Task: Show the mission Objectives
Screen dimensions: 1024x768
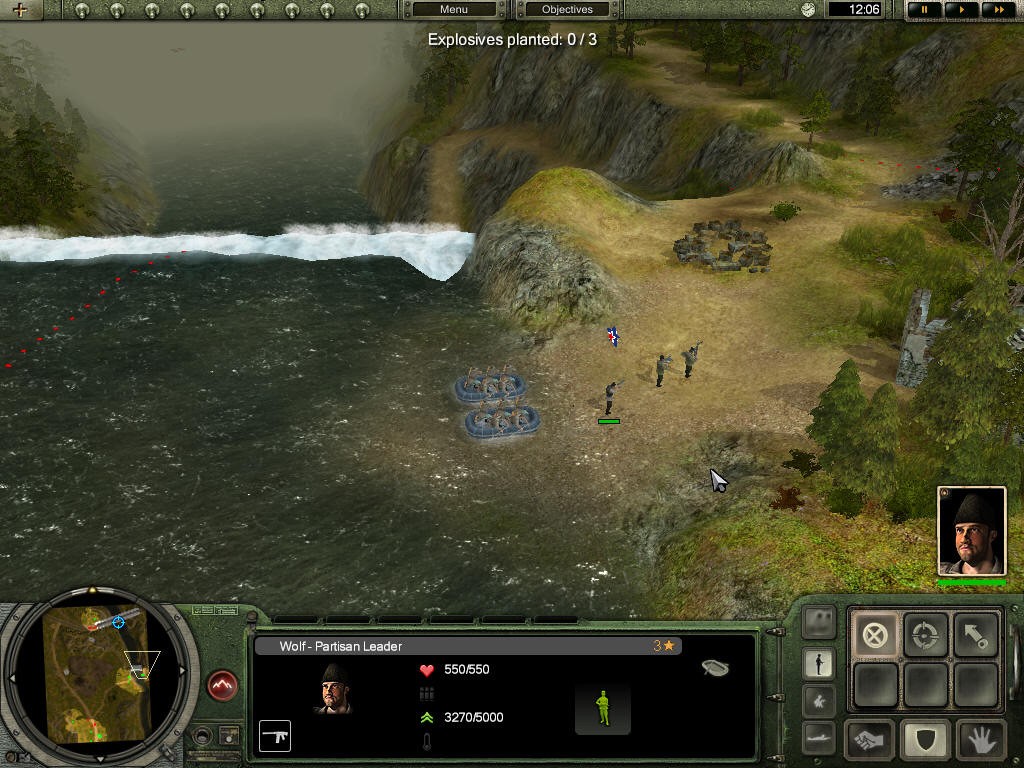Action: [x=567, y=10]
